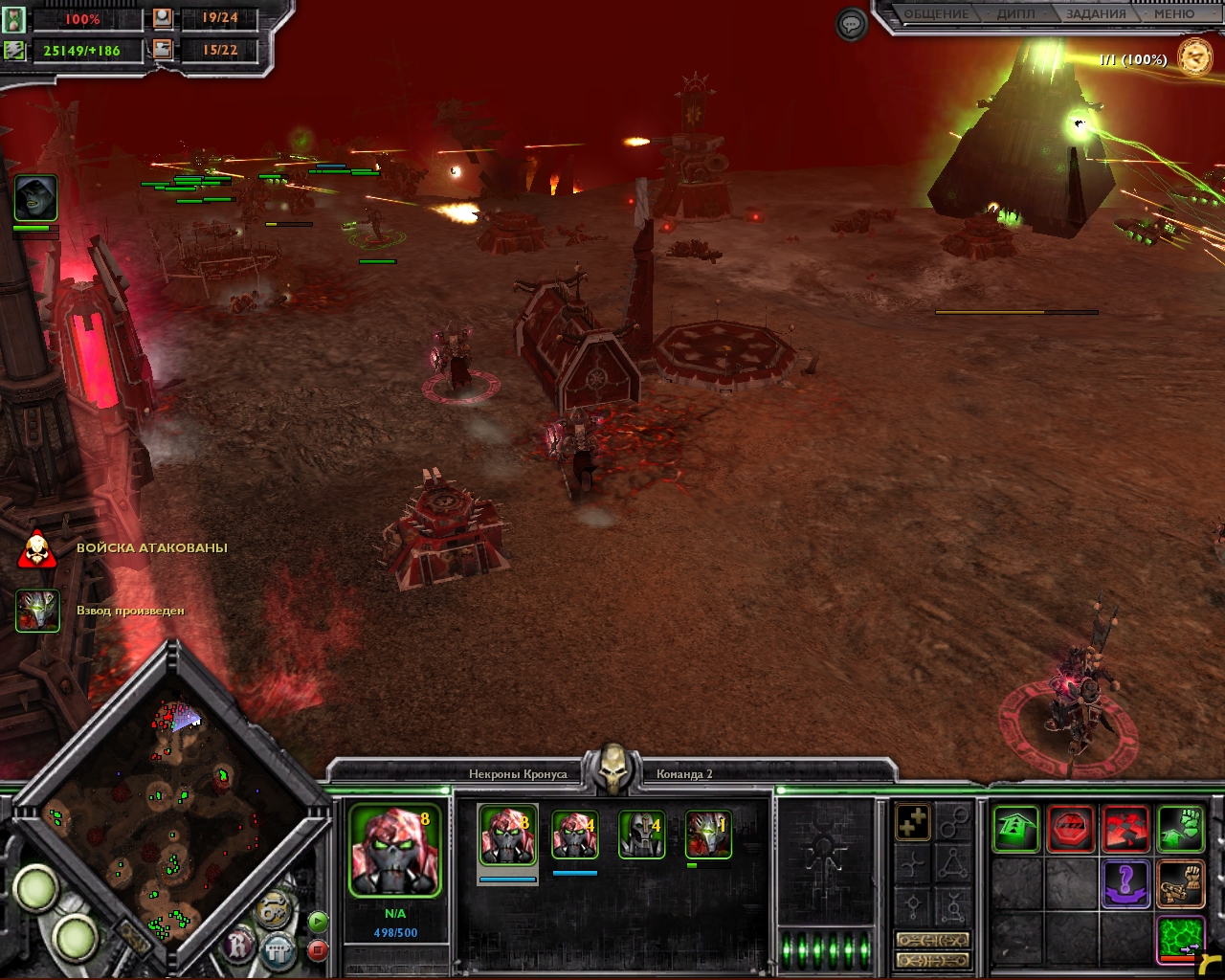The height and width of the screenshot is (980, 1225).
Task: Click the purple question mark ability
Action: pyautogui.click(x=1125, y=883)
